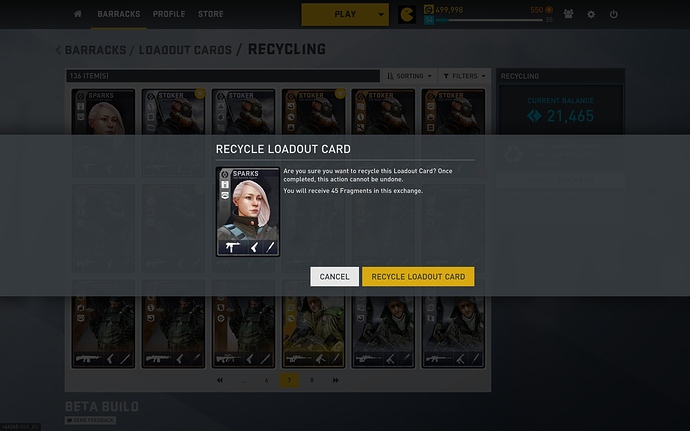Expand the Play button dropdown arrow
690x431 pixels.
pos(381,15)
